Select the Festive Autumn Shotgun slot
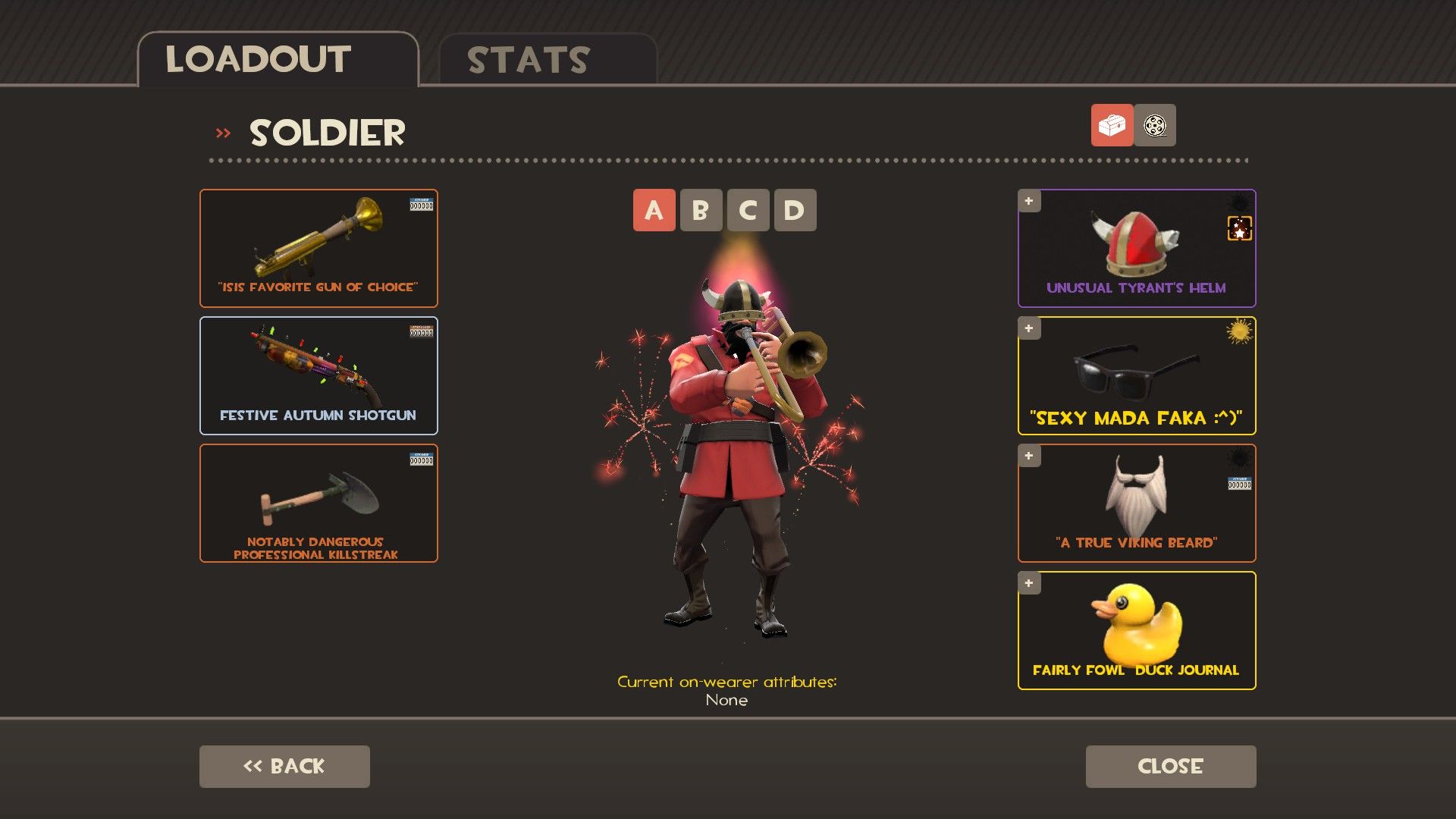This screenshot has width=1456, height=819. pyautogui.click(x=318, y=375)
